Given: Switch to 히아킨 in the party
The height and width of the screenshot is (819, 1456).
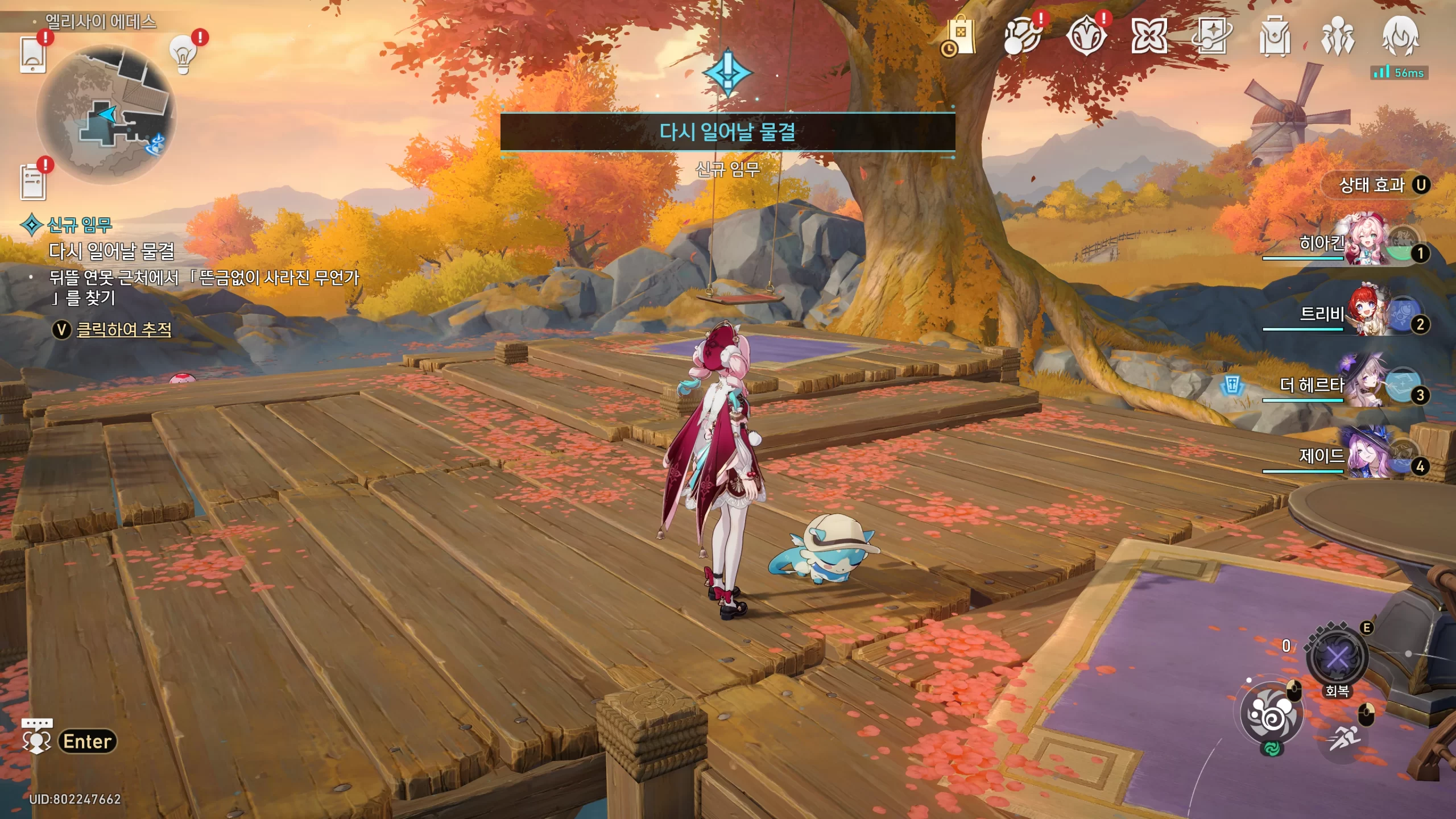Looking at the screenshot, I should [x=1365, y=242].
